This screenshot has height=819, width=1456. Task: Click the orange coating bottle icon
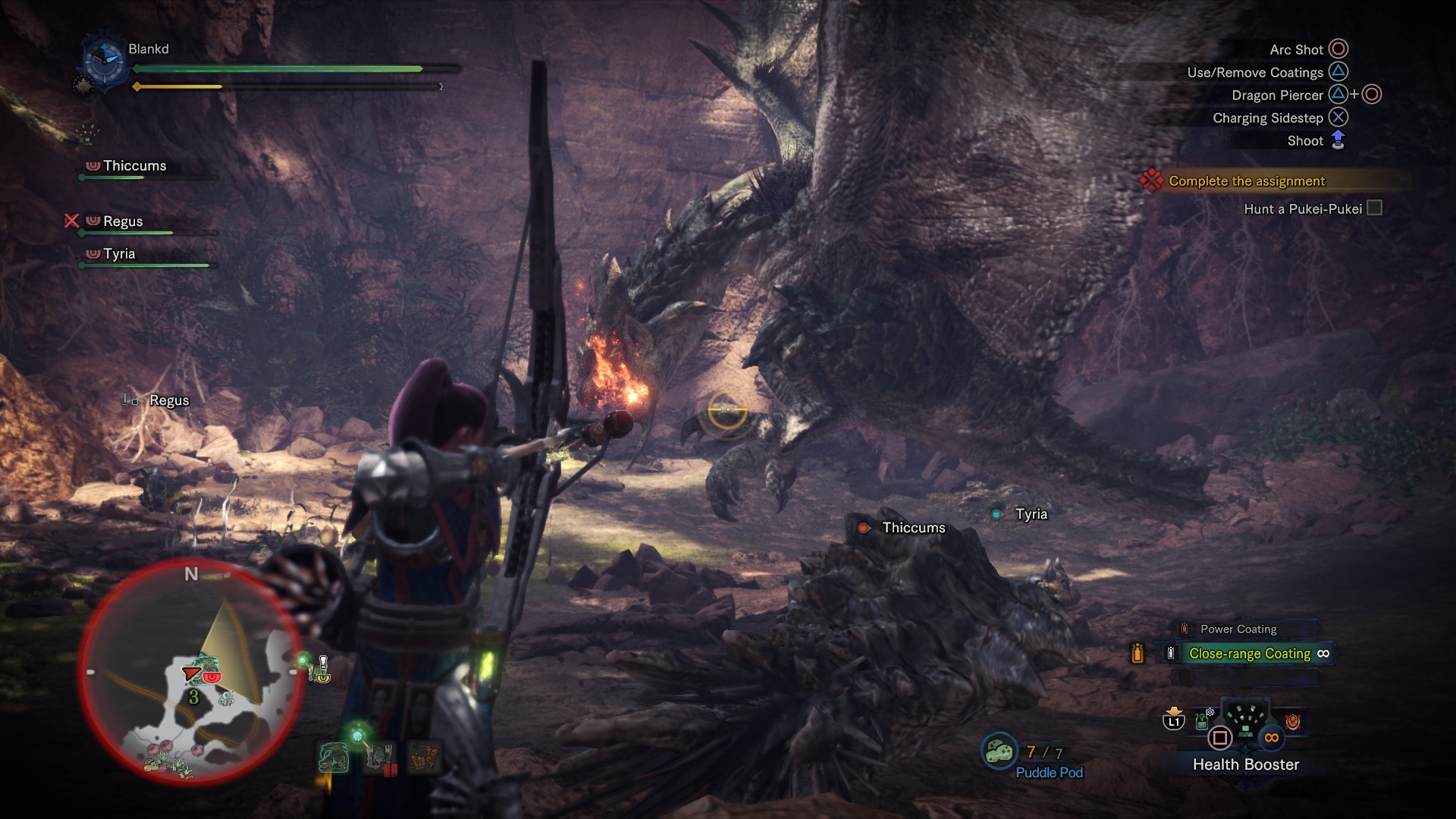(x=1137, y=653)
